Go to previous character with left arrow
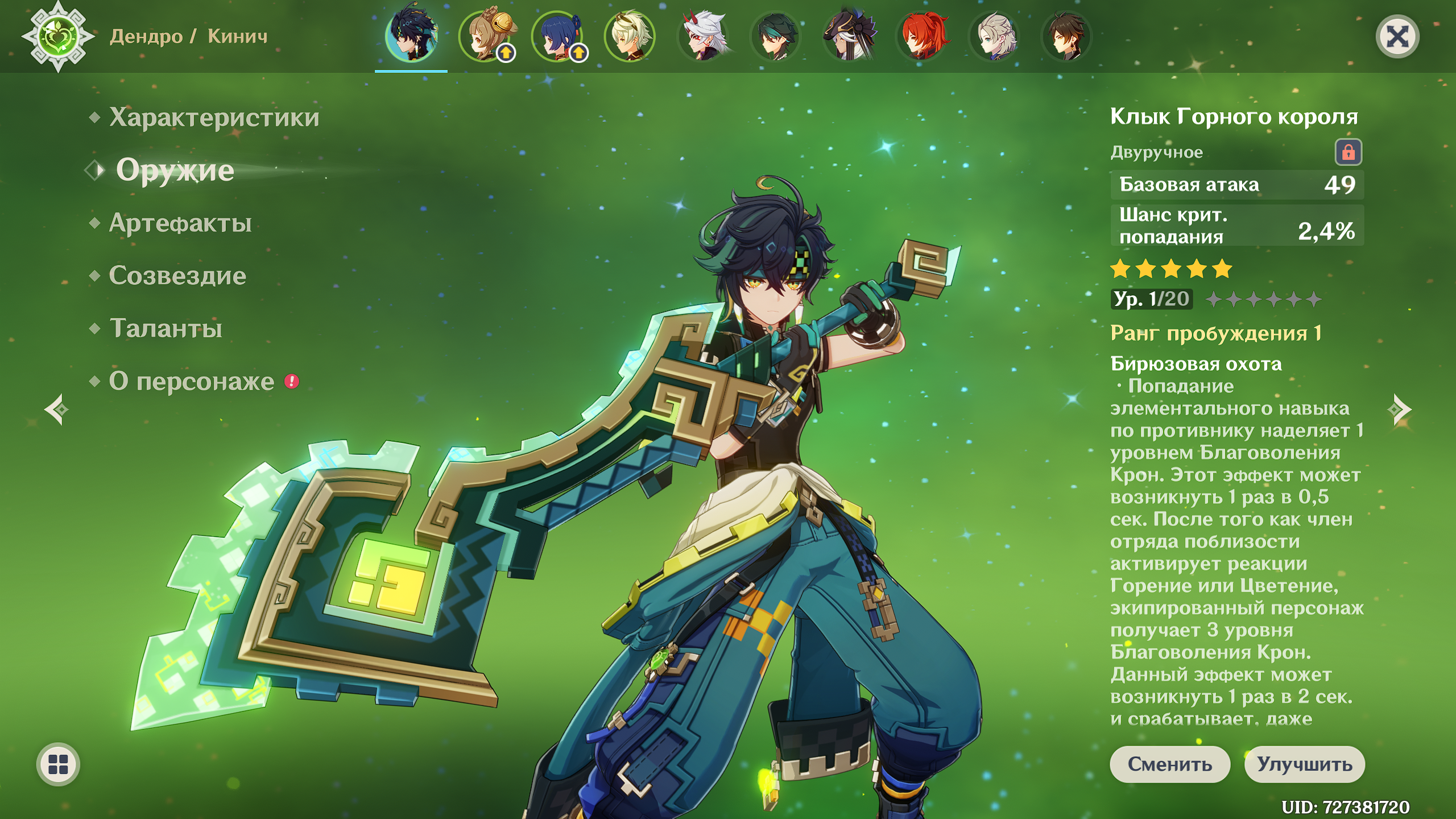This screenshot has width=1456, height=819. pos(57,409)
